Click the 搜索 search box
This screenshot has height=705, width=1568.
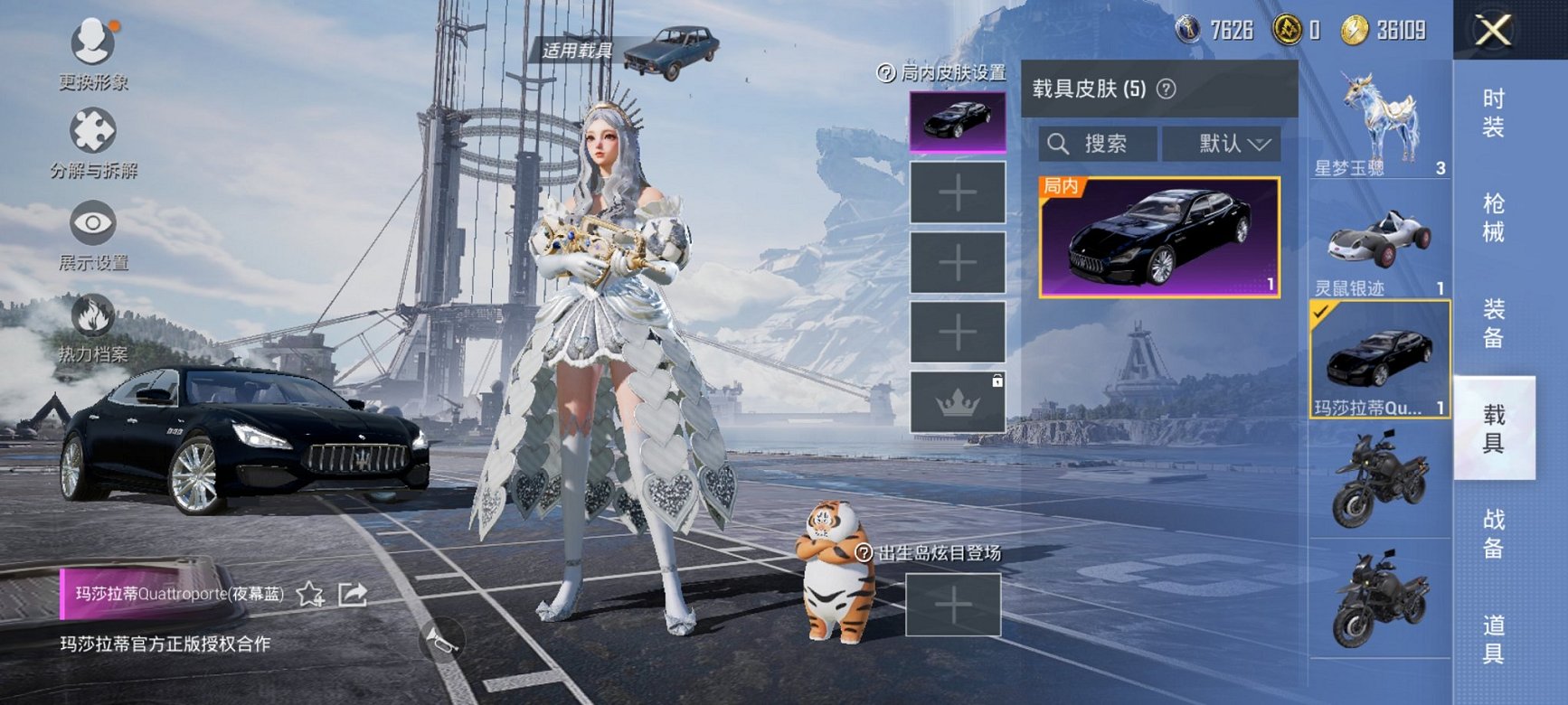(1098, 144)
